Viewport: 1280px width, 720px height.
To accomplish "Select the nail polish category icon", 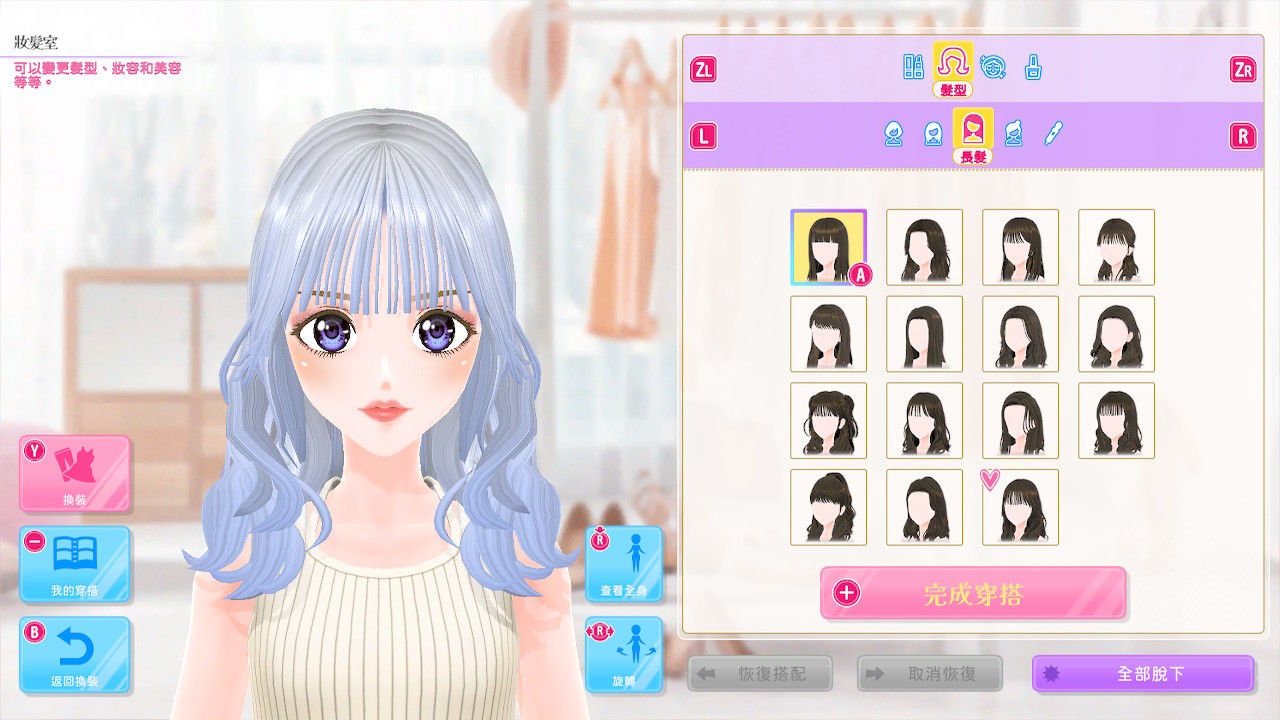I will point(1033,66).
